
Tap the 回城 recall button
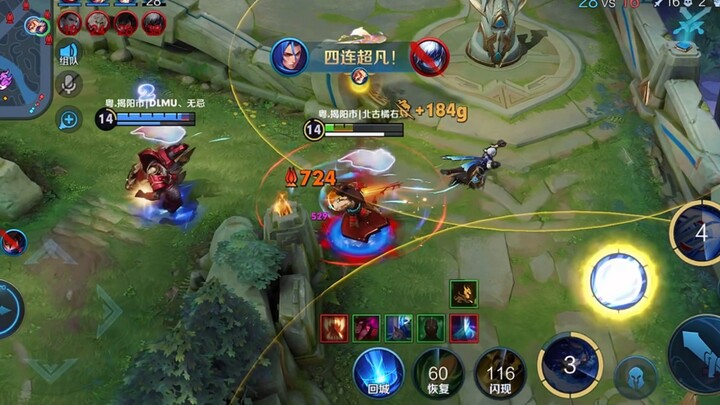pos(378,373)
